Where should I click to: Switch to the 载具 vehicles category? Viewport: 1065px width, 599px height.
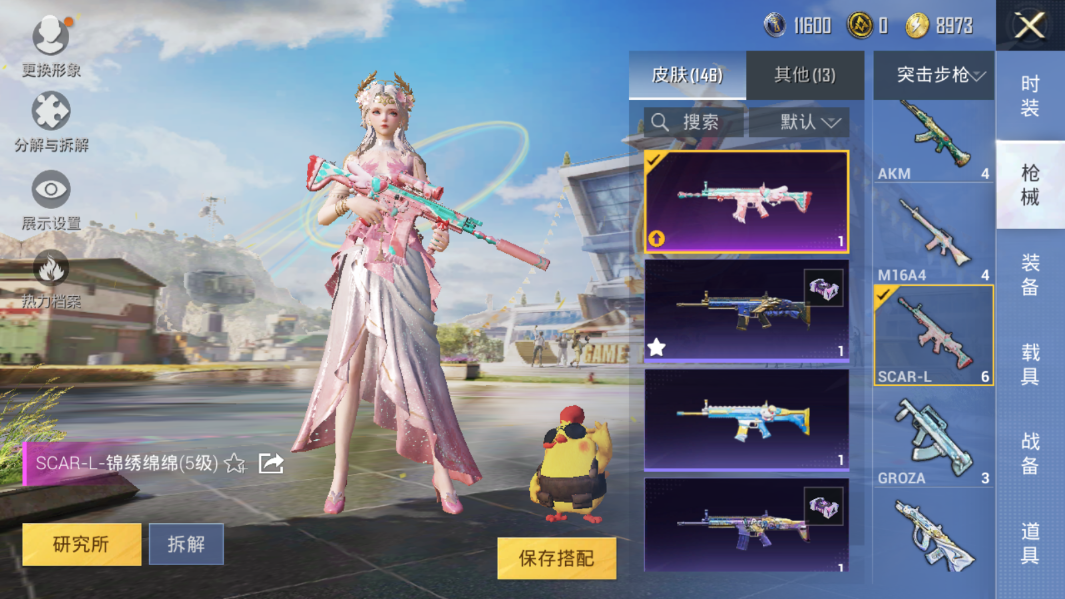(1030, 364)
